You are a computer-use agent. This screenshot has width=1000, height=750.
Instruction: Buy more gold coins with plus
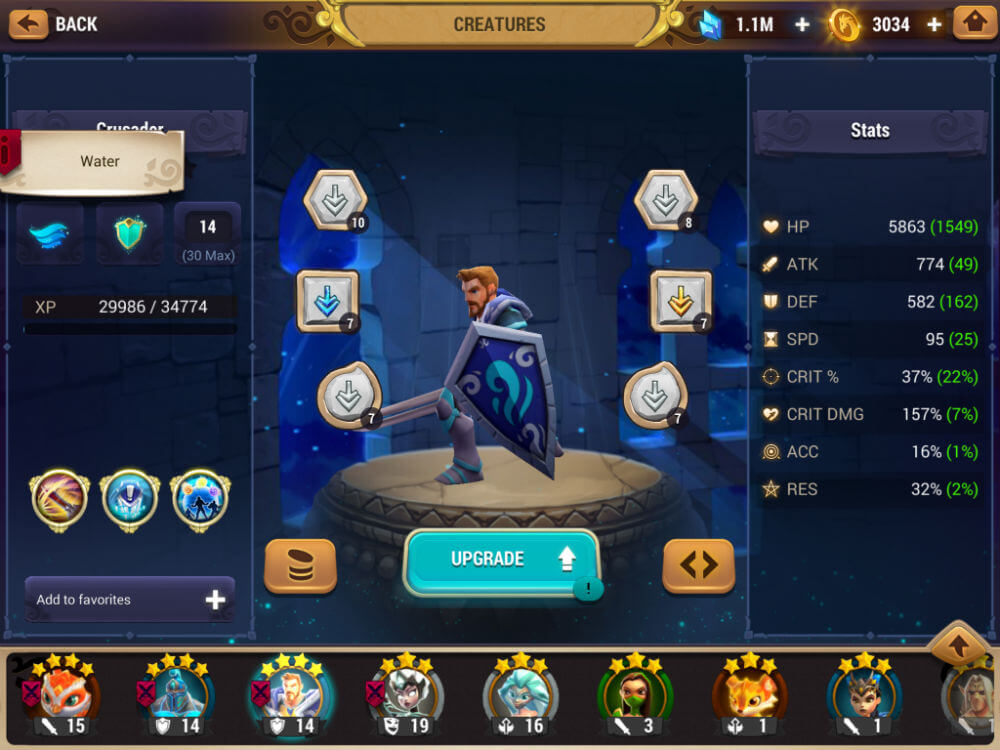tap(934, 25)
